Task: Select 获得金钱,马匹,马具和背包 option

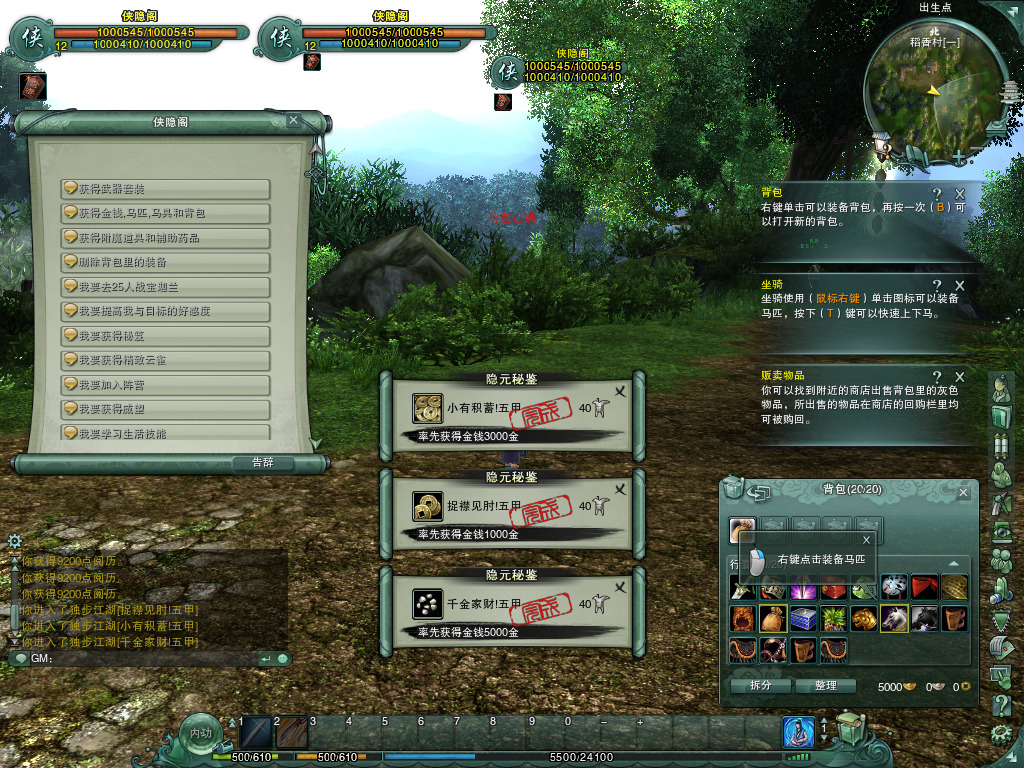Action: click(166, 213)
